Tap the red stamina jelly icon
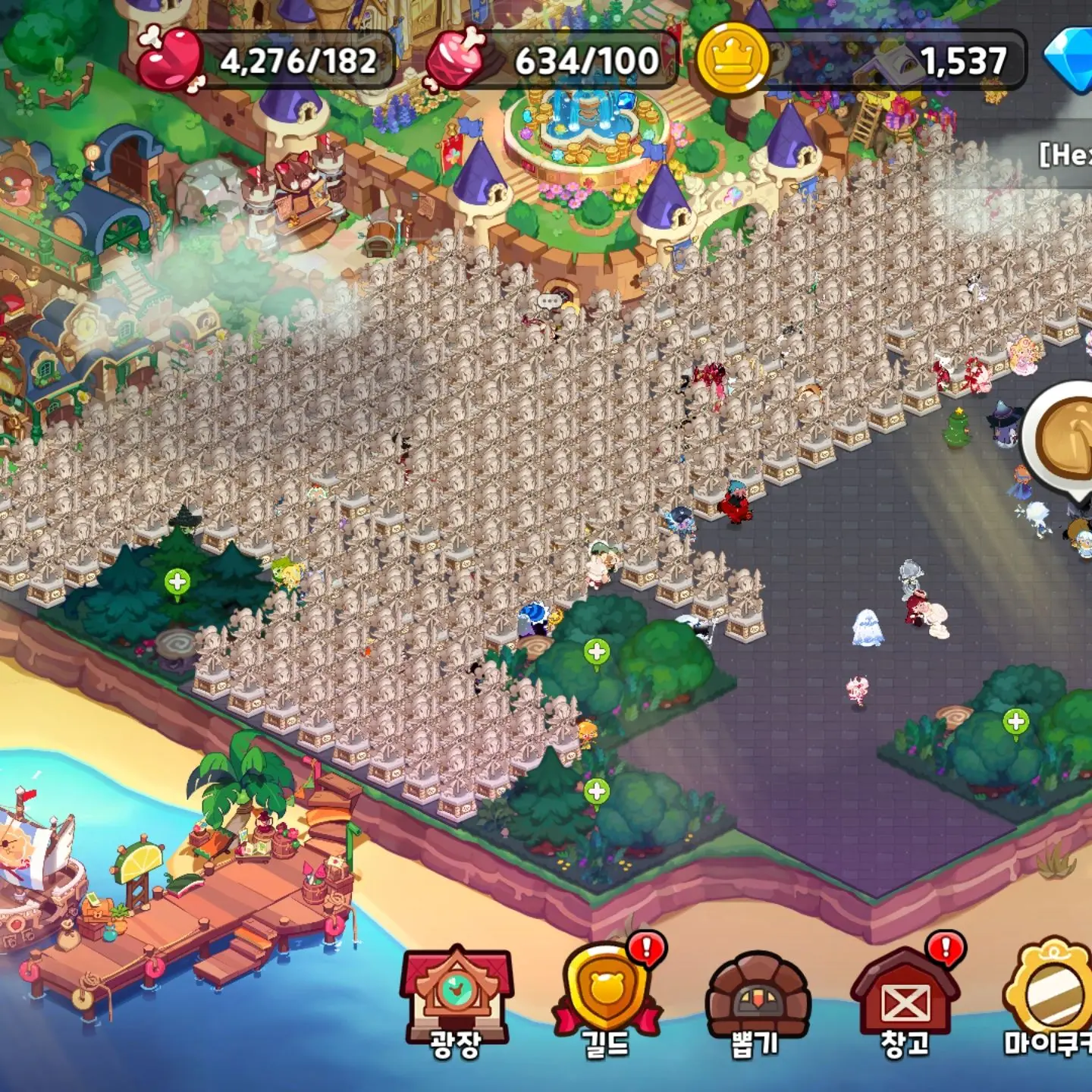 click(x=171, y=59)
